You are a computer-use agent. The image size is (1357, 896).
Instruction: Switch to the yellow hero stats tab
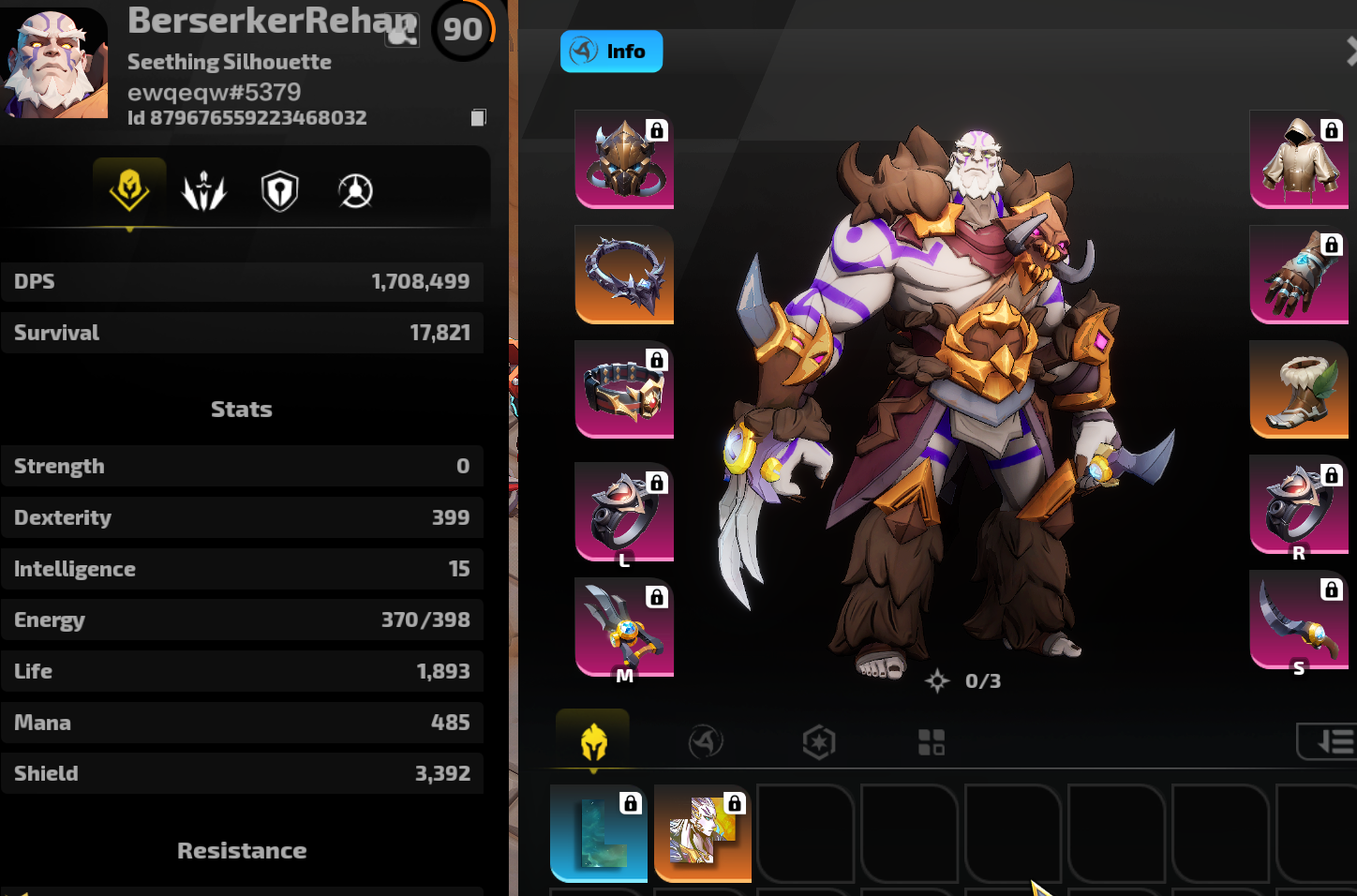click(x=129, y=190)
